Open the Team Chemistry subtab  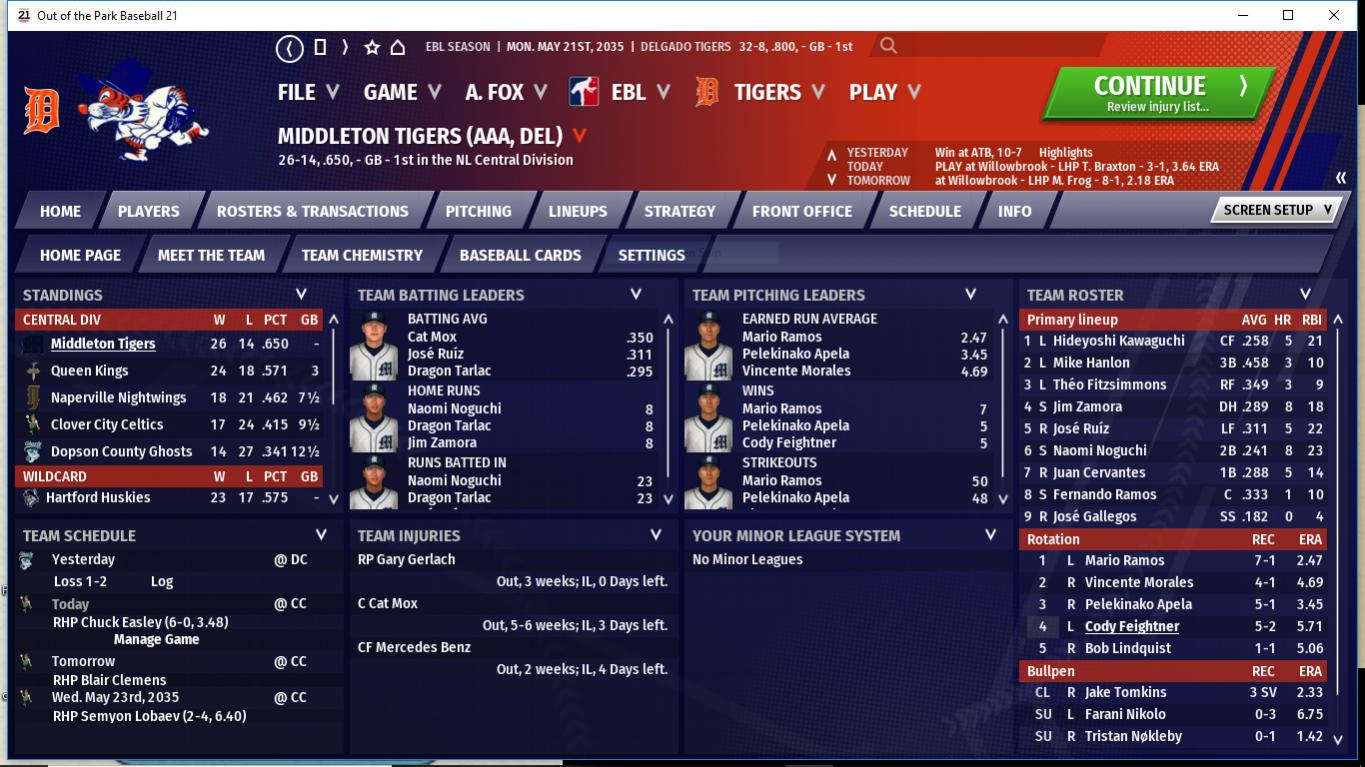click(362, 255)
